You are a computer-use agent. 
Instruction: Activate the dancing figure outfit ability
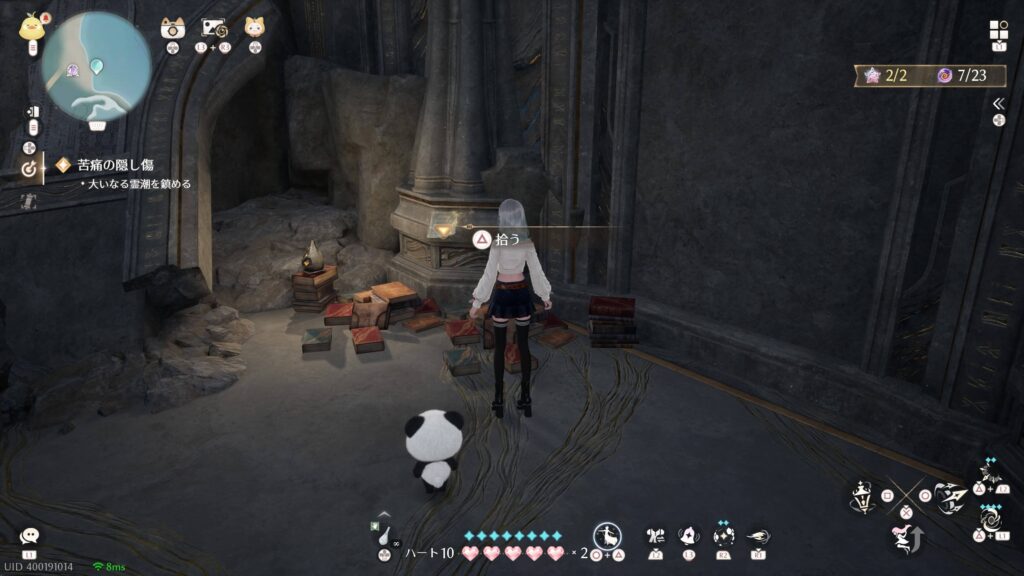click(608, 535)
